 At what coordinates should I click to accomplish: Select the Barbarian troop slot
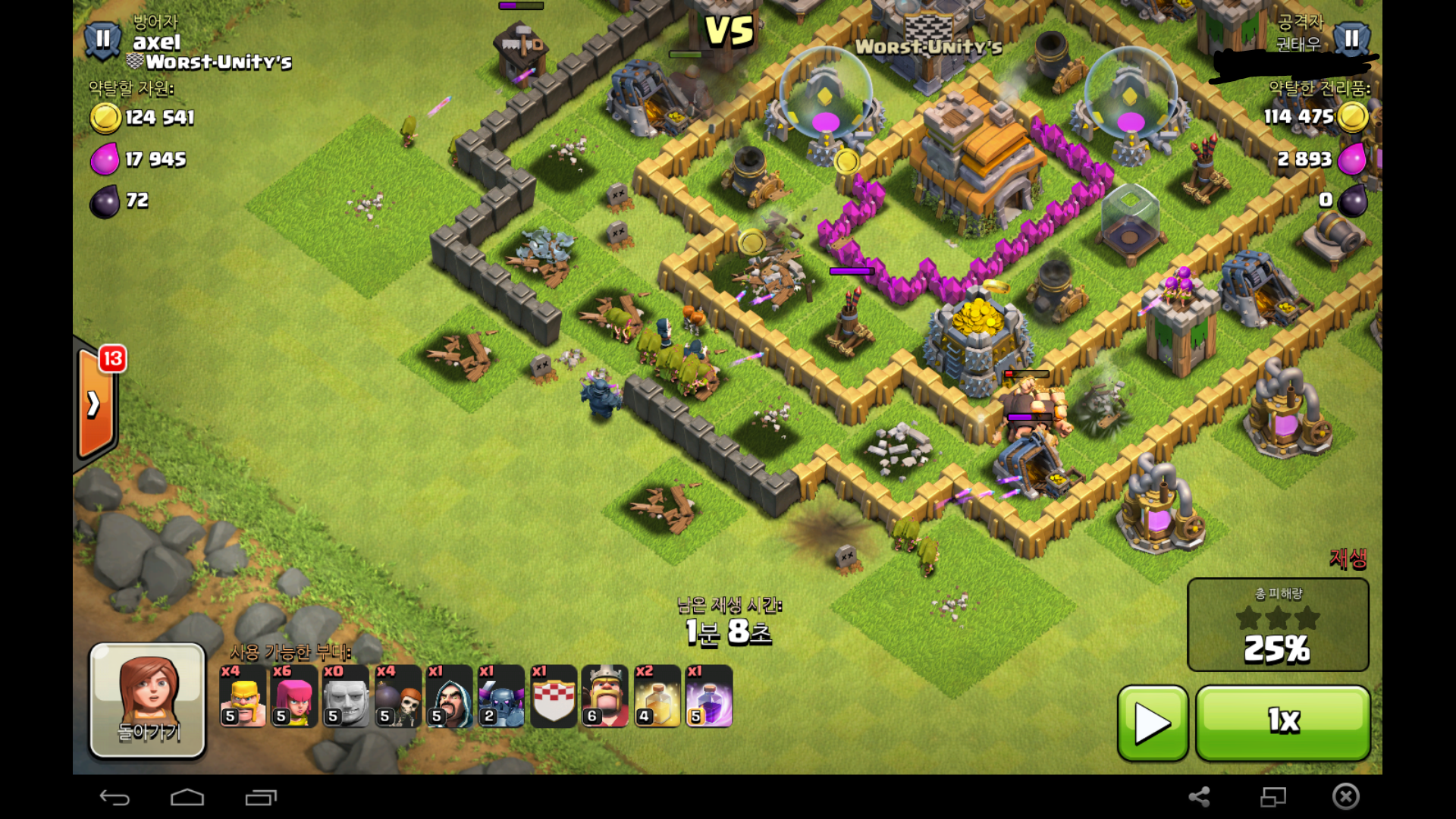243,697
